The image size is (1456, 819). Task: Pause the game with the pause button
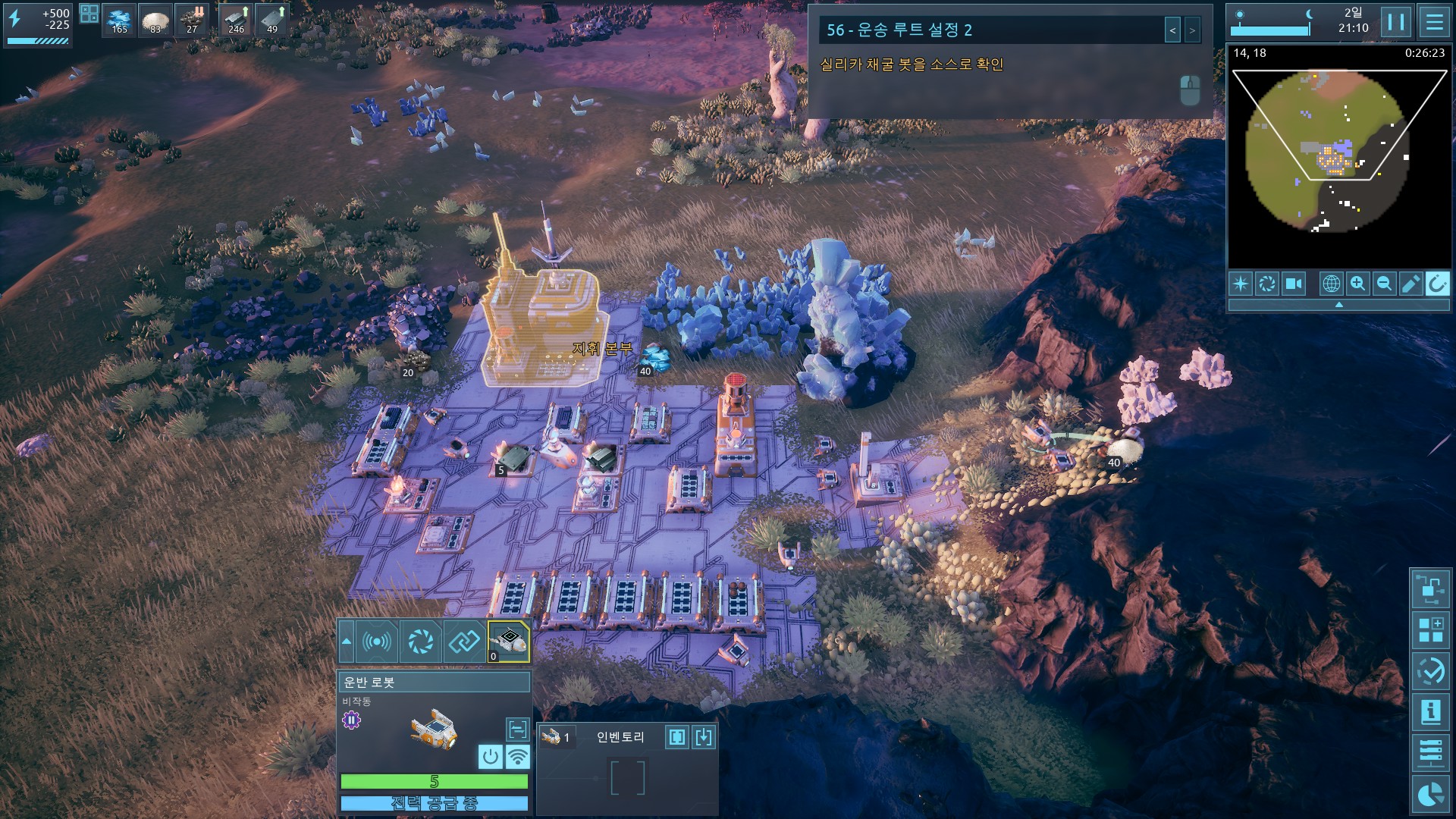(1395, 22)
